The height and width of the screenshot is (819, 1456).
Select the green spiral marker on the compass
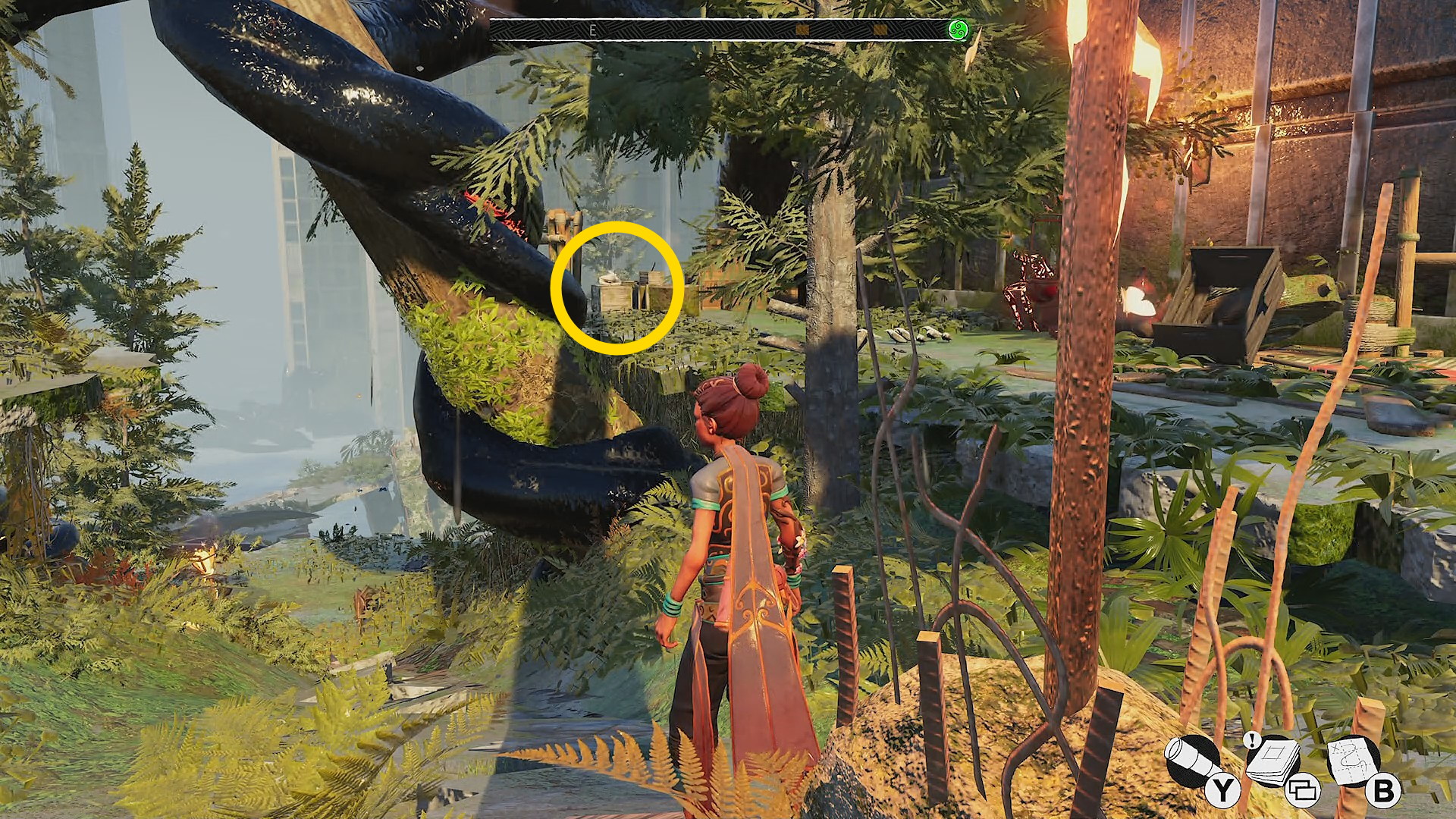tap(959, 30)
